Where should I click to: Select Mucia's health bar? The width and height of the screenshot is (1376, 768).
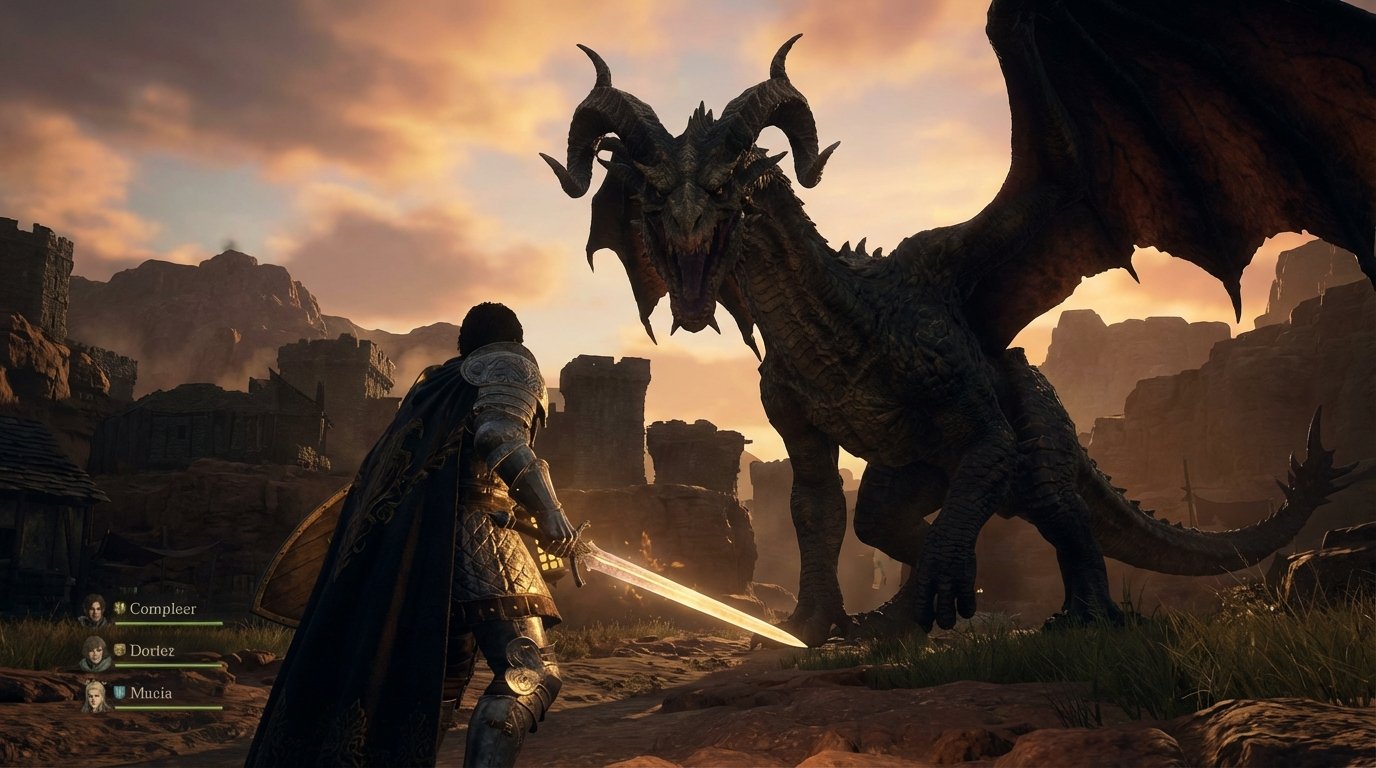[x=167, y=708]
